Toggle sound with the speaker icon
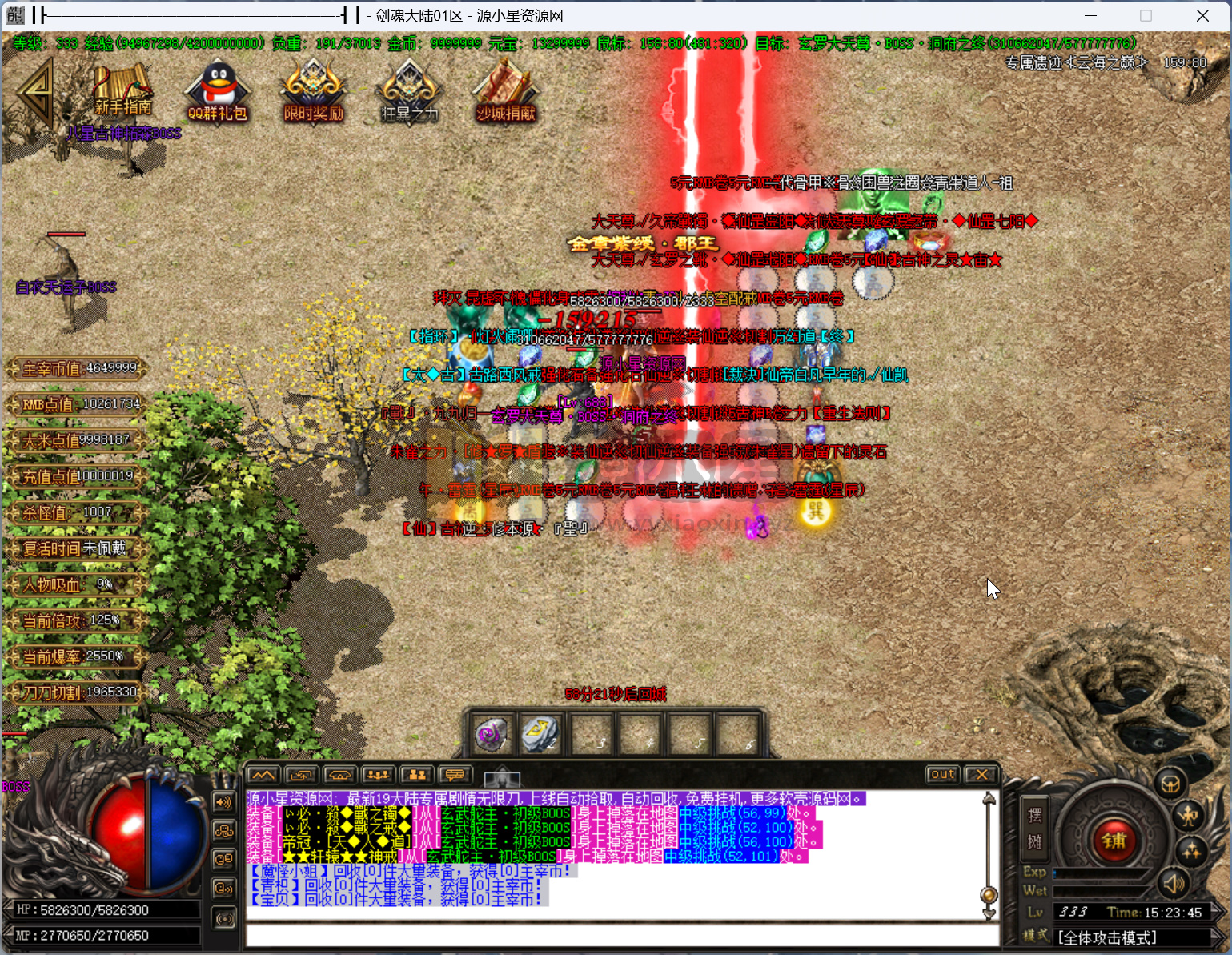This screenshot has width=1232, height=955. [1173, 884]
